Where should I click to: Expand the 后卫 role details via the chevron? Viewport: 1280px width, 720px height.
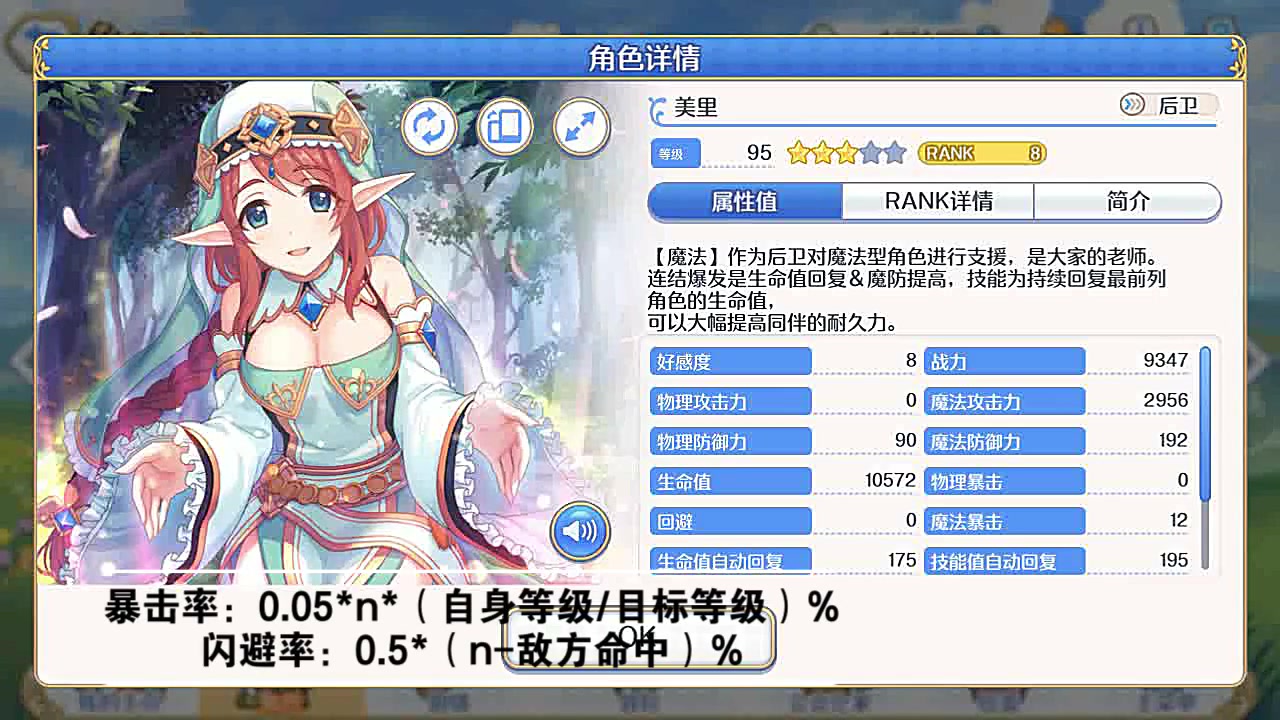(x=1133, y=103)
